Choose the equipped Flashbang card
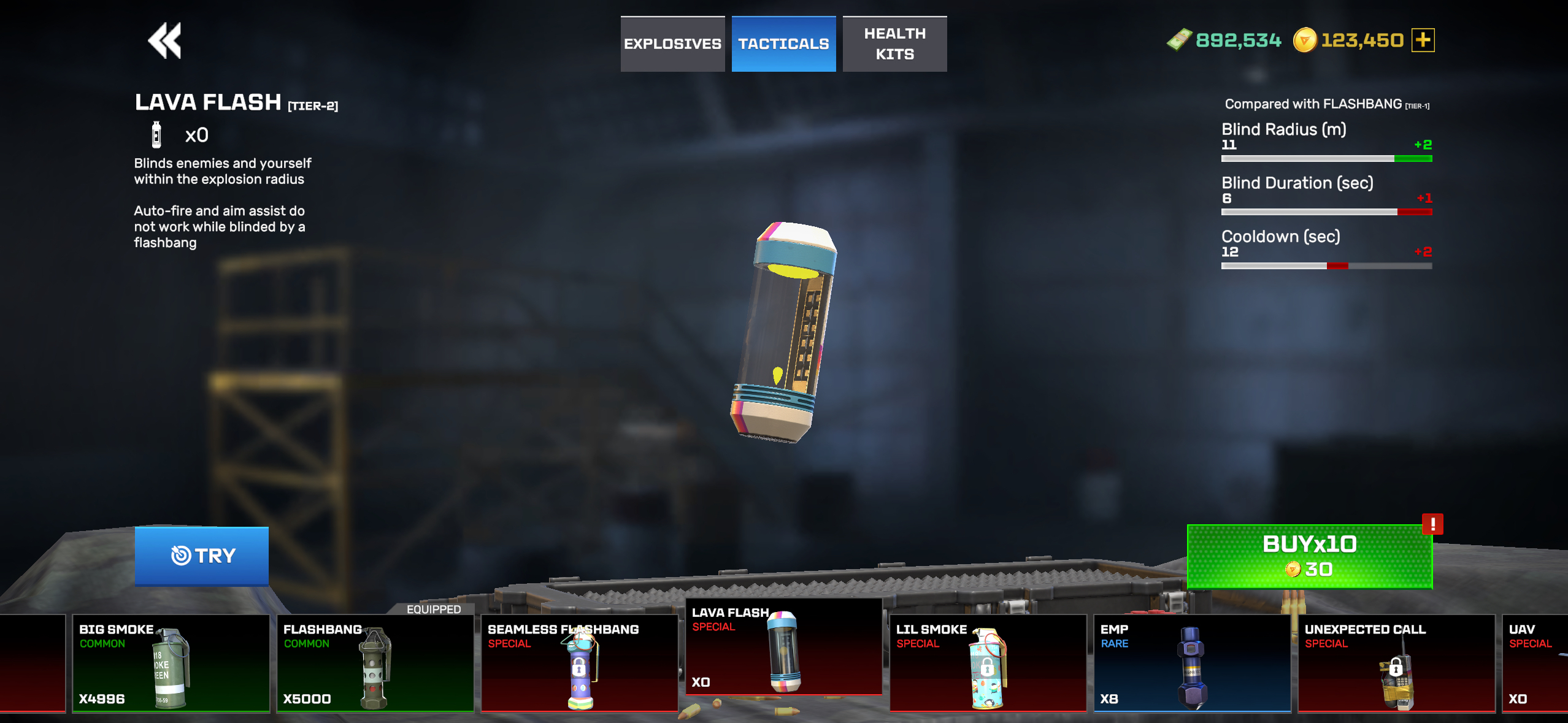The width and height of the screenshot is (1568, 723). tap(375, 664)
